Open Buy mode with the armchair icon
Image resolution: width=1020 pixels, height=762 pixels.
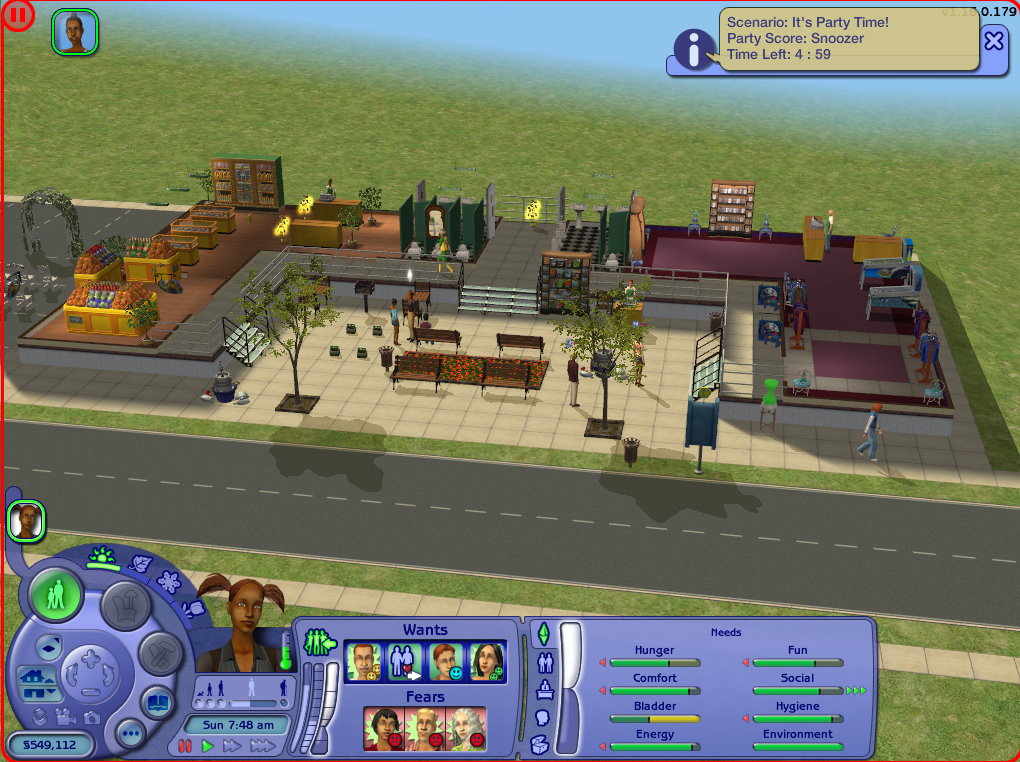126,607
